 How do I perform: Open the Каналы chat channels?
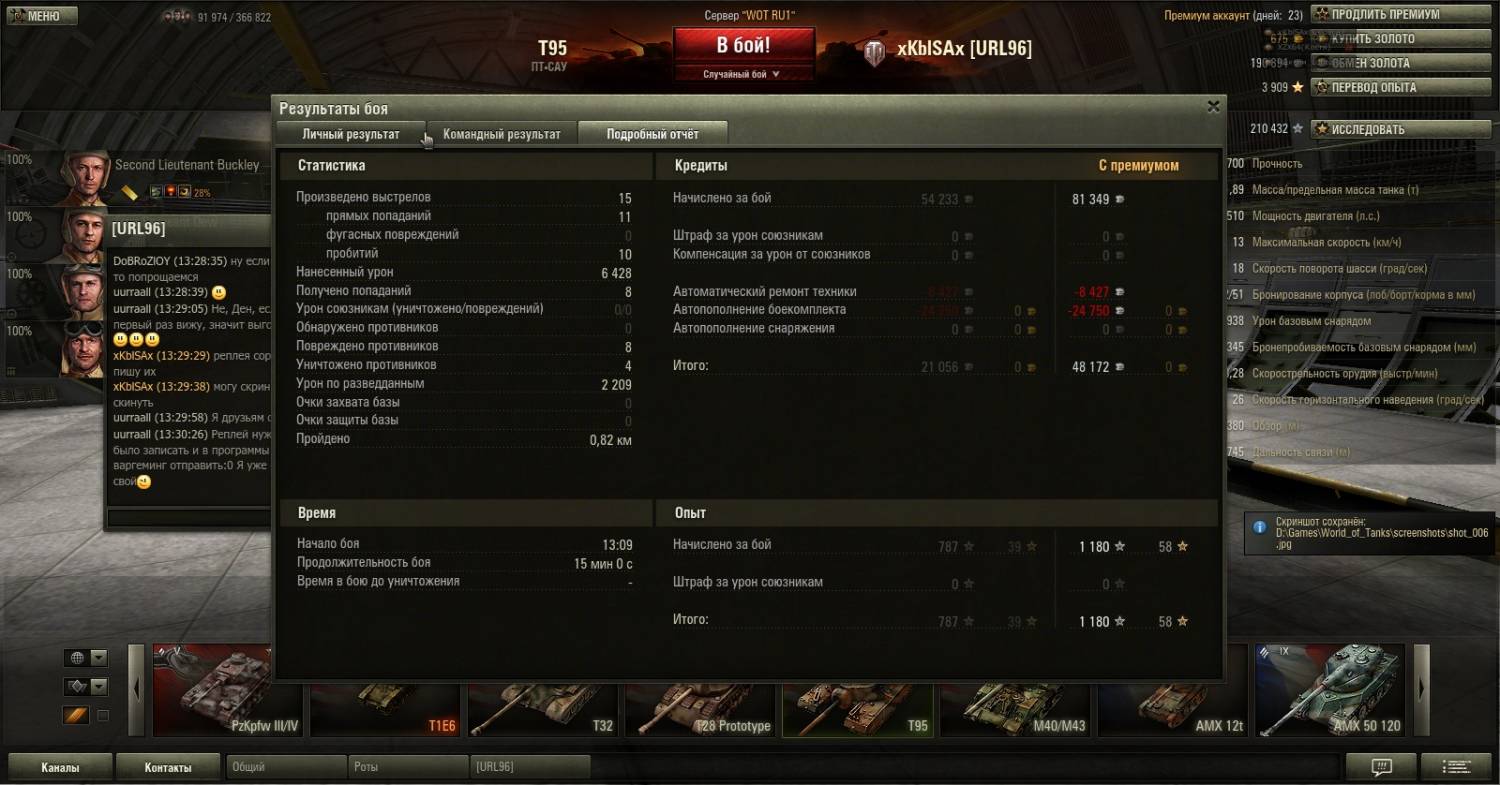[x=60, y=767]
